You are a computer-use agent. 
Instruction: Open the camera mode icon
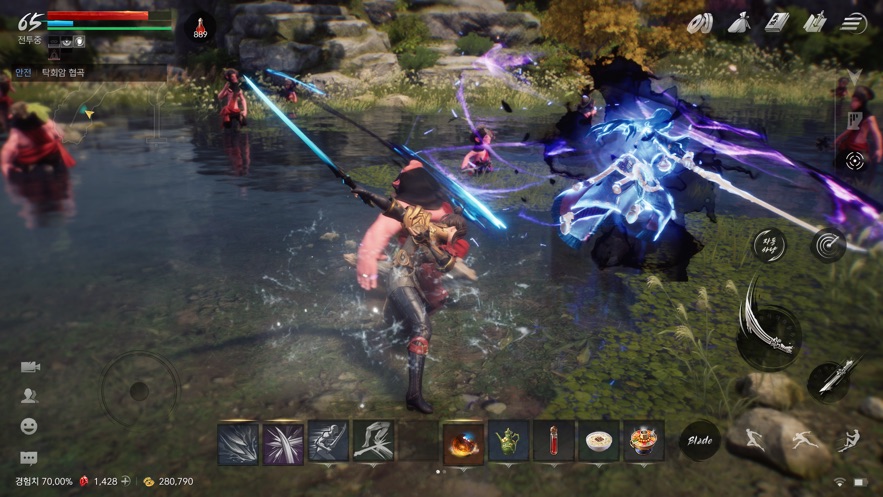(x=29, y=367)
